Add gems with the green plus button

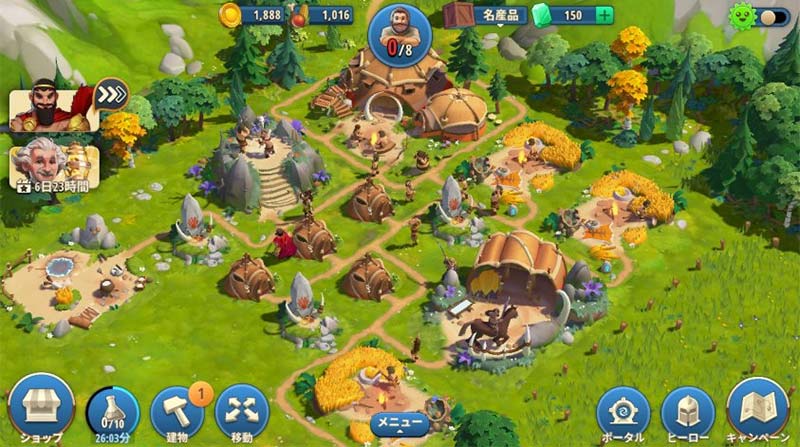603,15
